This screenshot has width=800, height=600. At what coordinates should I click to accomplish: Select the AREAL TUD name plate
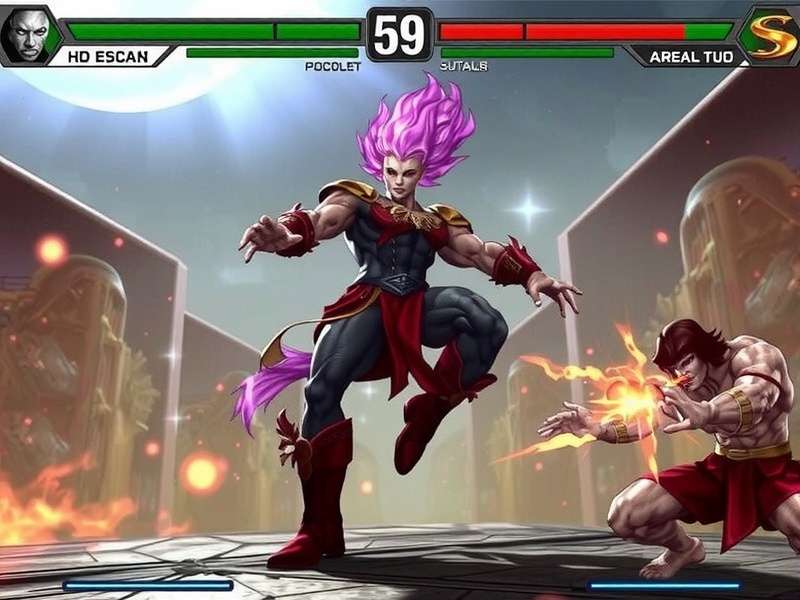(x=692, y=57)
